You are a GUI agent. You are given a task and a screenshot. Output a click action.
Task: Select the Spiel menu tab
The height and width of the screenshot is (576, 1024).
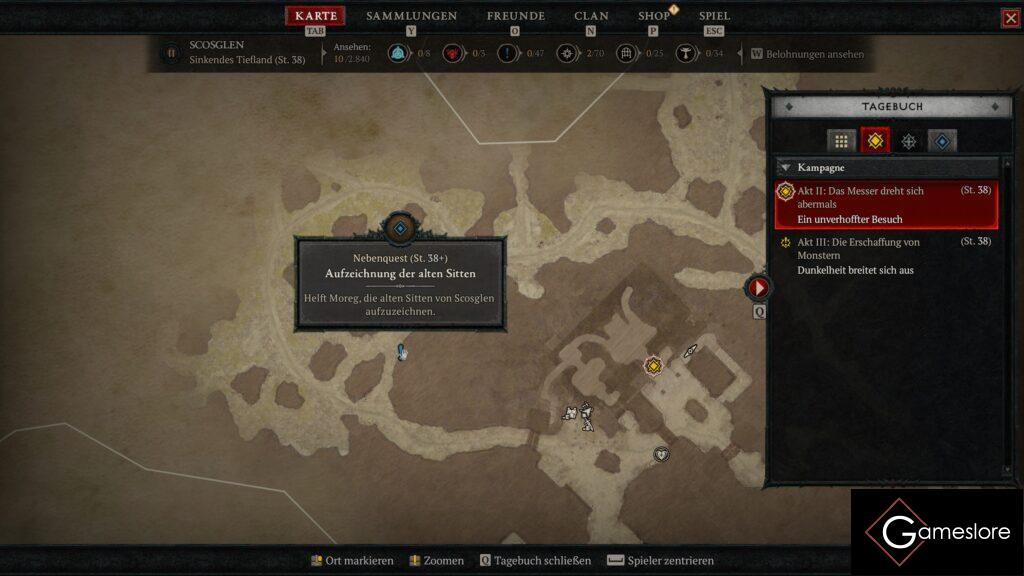[x=714, y=16]
